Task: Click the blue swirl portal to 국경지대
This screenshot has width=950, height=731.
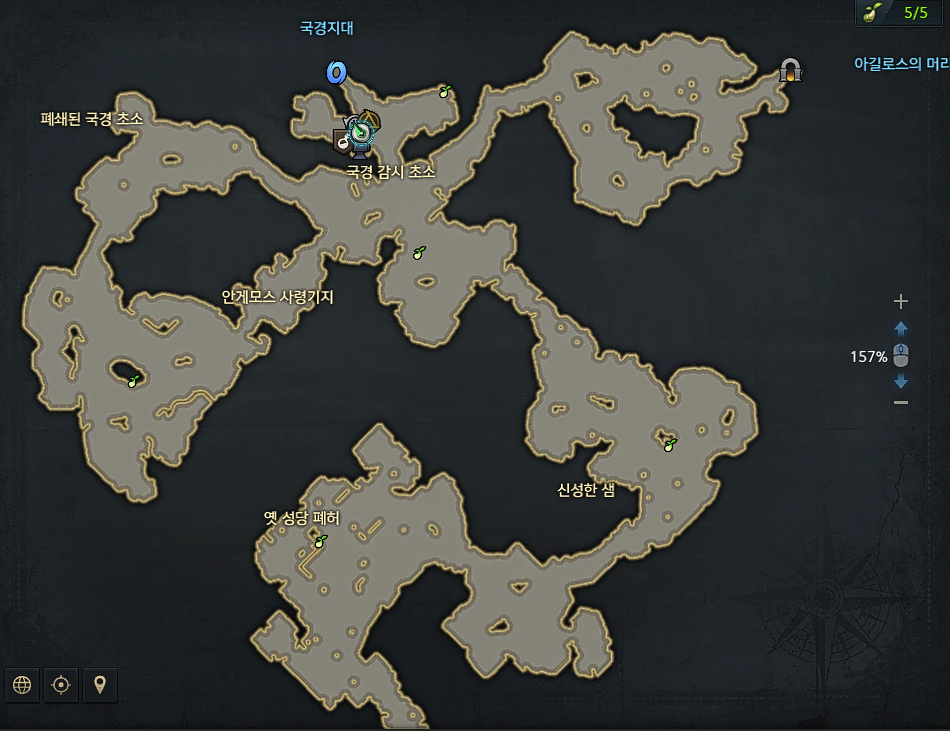Action: coord(336,72)
